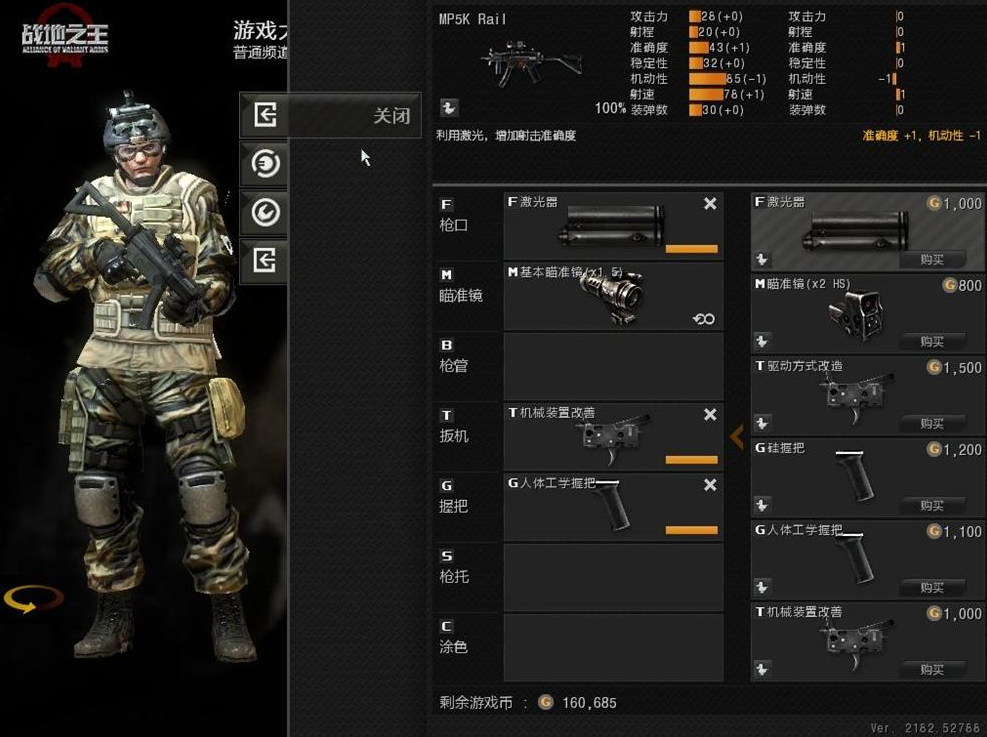The image size is (987, 737).
Task: Rotate the soldier with the orange arrow icon
Action: (33, 599)
